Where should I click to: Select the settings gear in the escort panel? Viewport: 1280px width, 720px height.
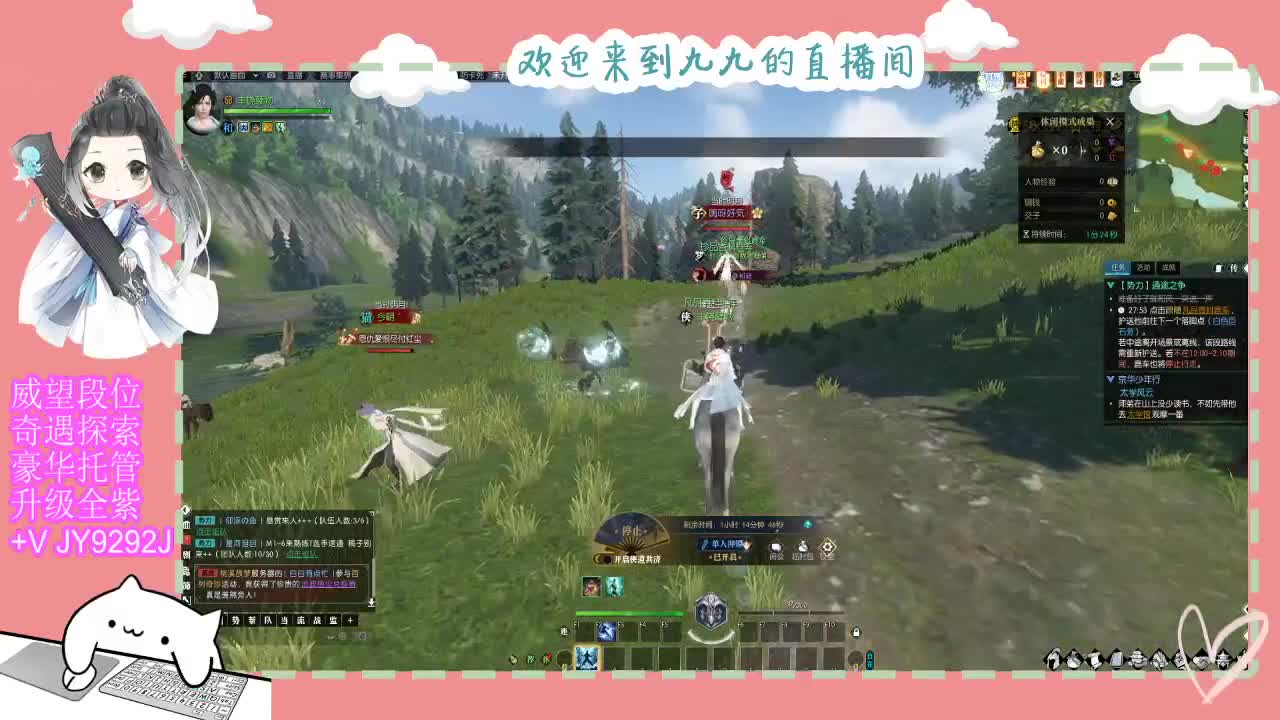pos(827,546)
